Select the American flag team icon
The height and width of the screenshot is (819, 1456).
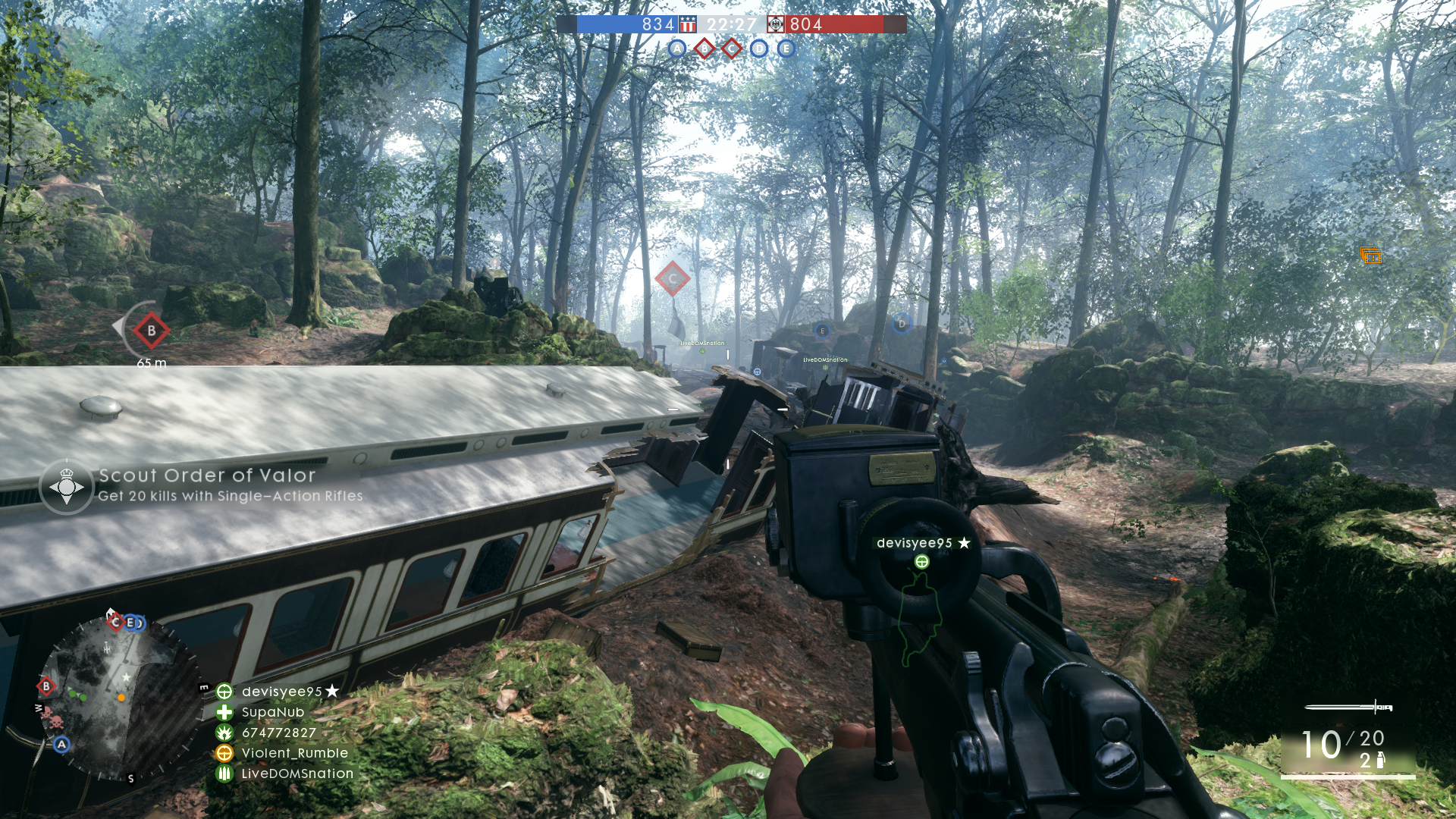pyautogui.click(x=688, y=24)
